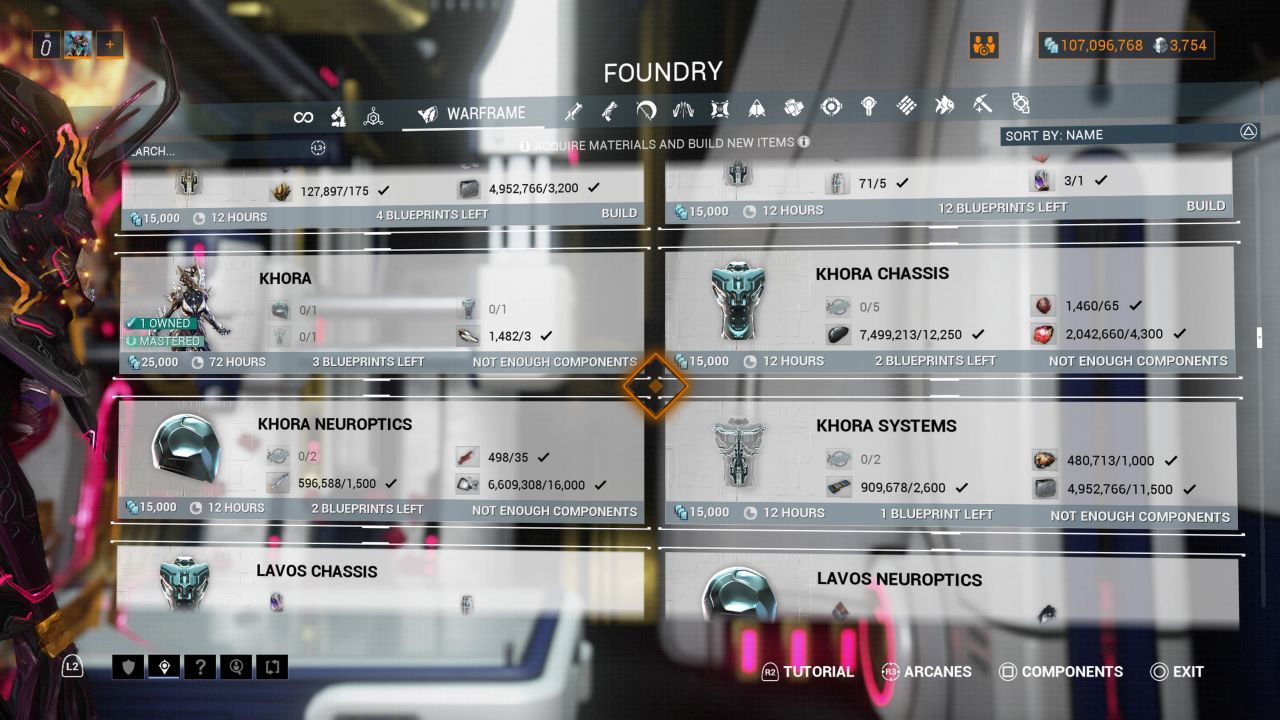
Task: Select the mining pickaxe category icon
Action: click(984, 106)
